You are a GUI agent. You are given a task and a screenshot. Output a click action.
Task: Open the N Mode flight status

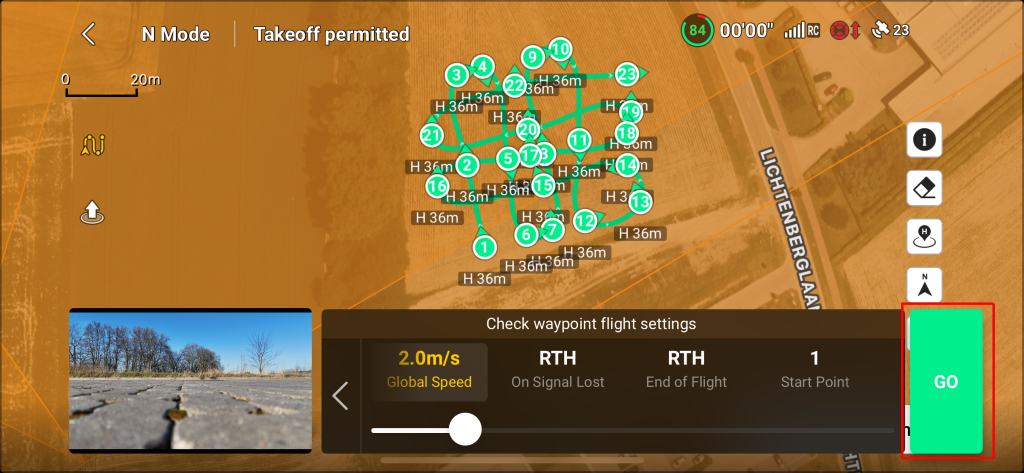[175, 34]
